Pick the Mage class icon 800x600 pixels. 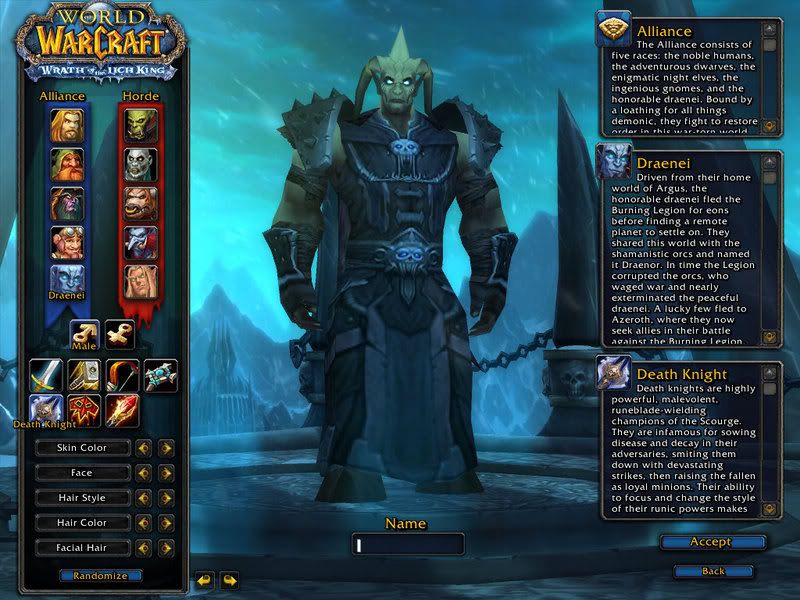(x=123, y=410)
